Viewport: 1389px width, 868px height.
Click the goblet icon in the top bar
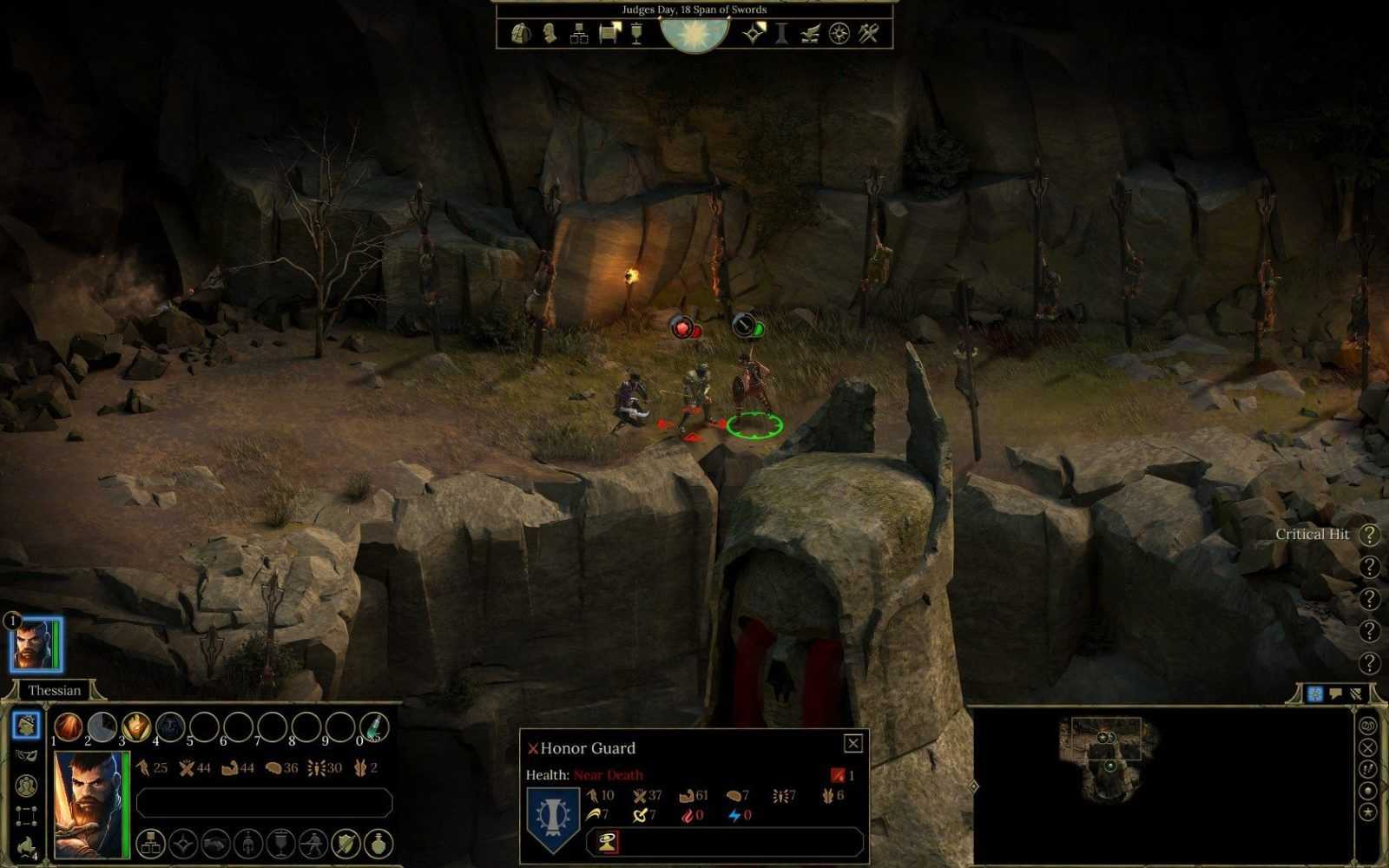(x=636, y=34)
